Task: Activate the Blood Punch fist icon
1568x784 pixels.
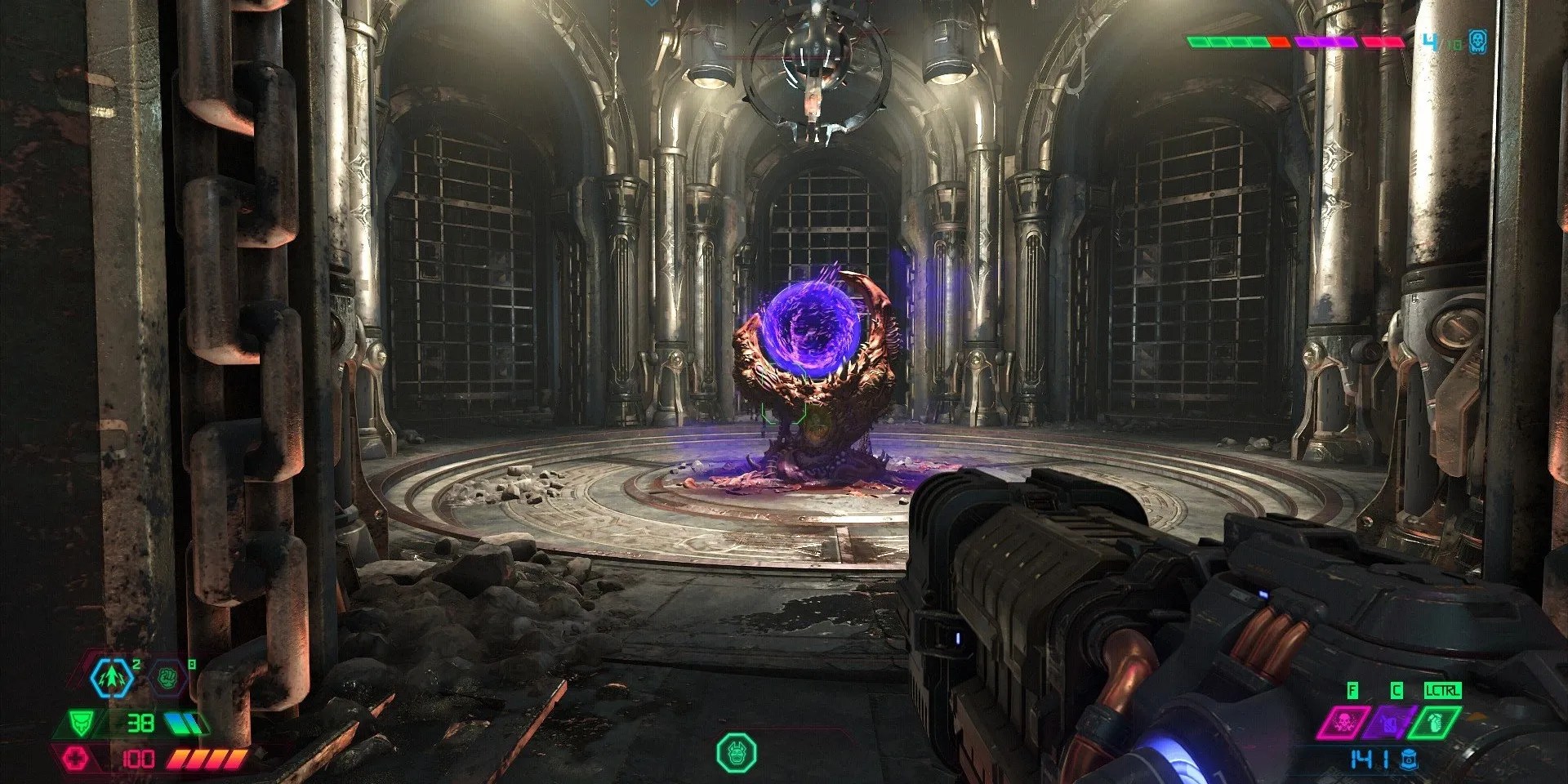Action: [x=170, y=675]
